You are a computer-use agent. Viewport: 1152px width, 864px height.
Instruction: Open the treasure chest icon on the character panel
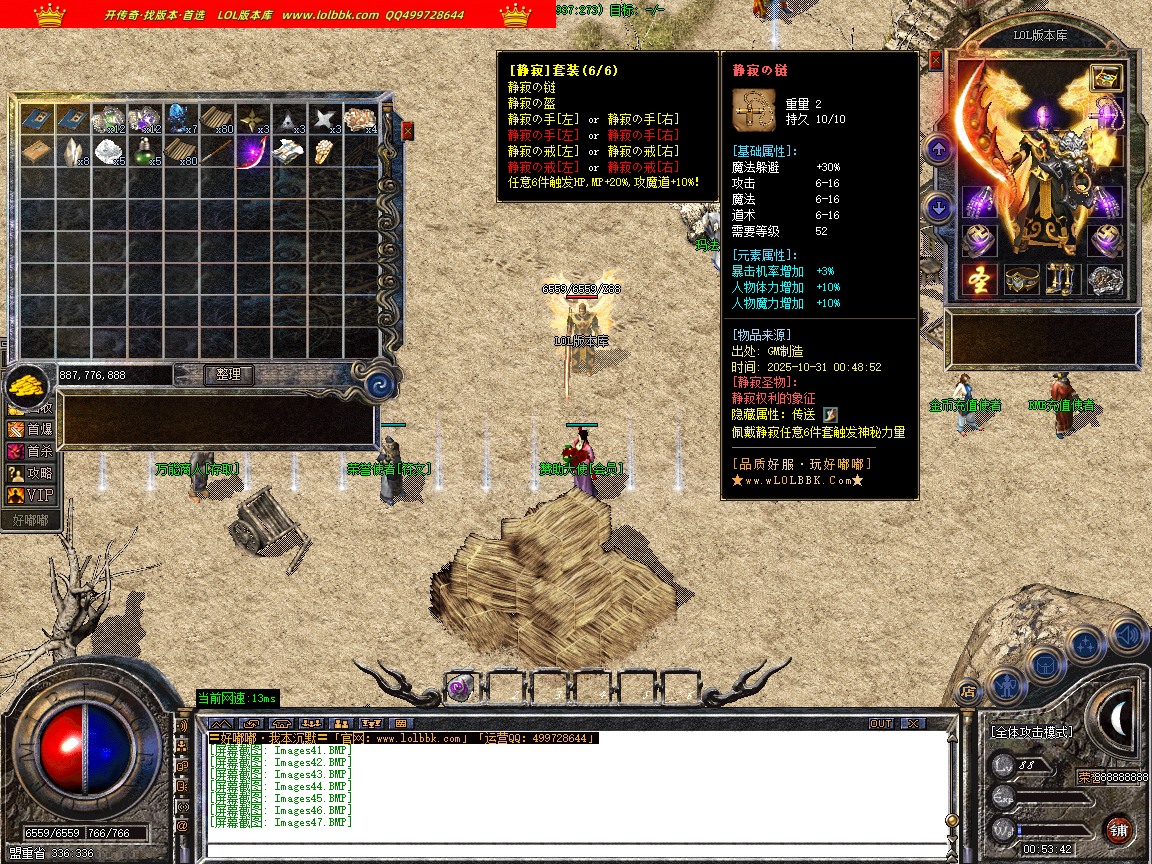[1105, 77]
